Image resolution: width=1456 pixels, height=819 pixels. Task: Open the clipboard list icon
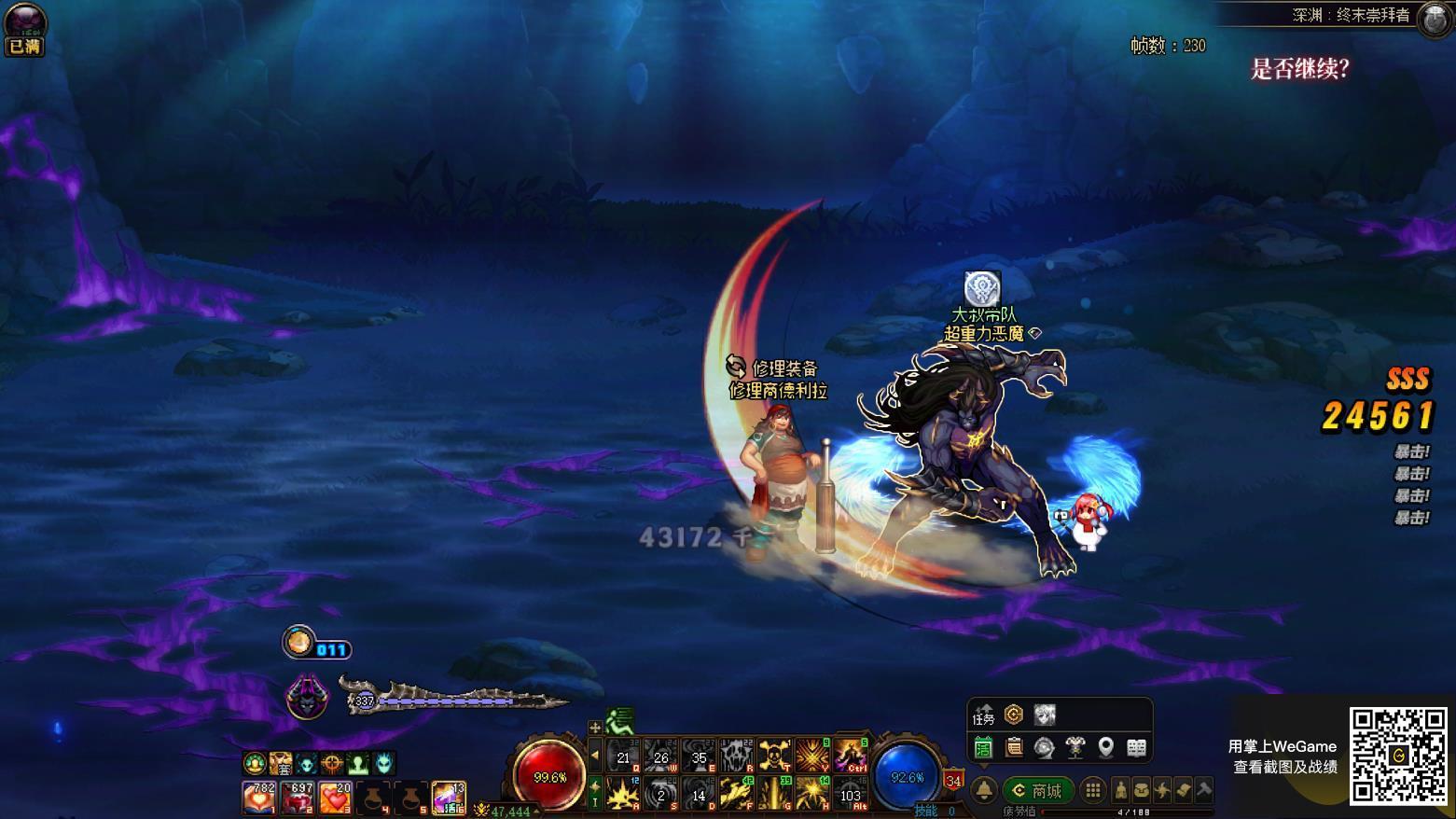pyautogui.click(x=1014, y=747)
